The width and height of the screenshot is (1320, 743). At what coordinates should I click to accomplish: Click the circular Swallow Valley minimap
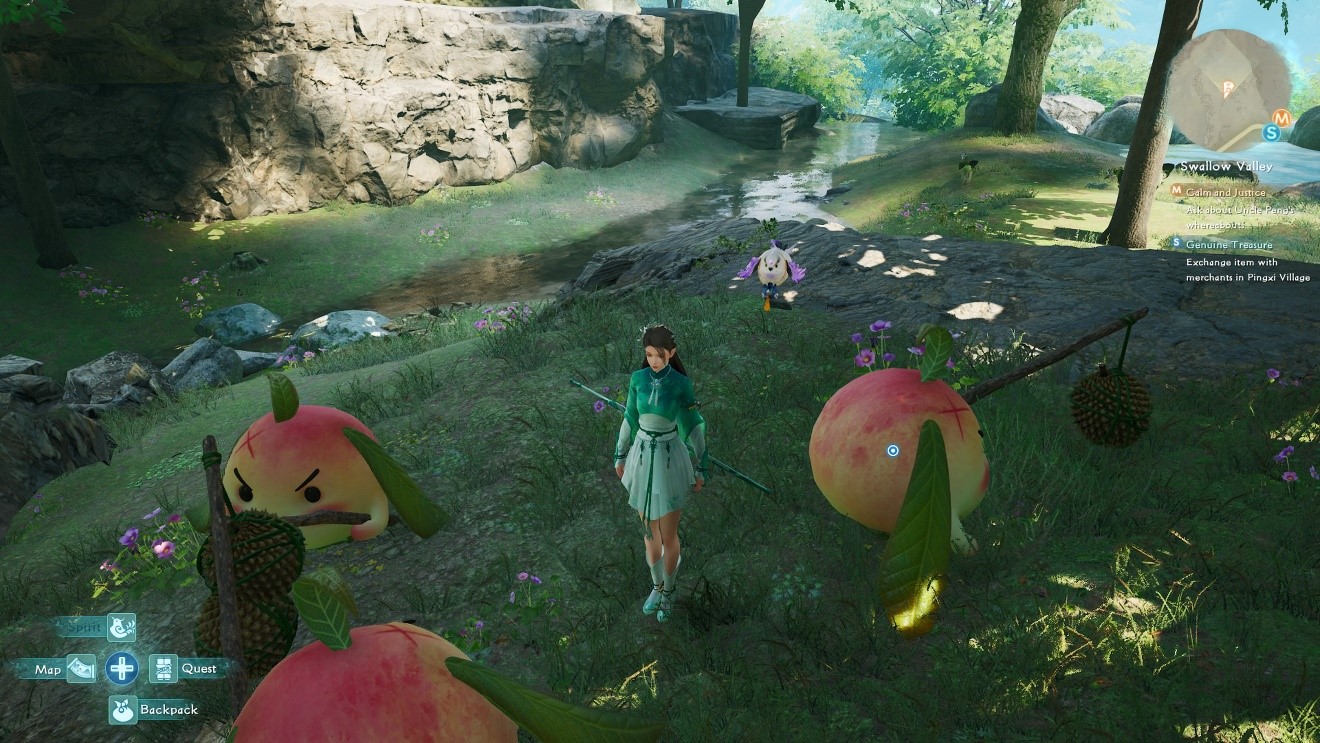click(1229, 88)
